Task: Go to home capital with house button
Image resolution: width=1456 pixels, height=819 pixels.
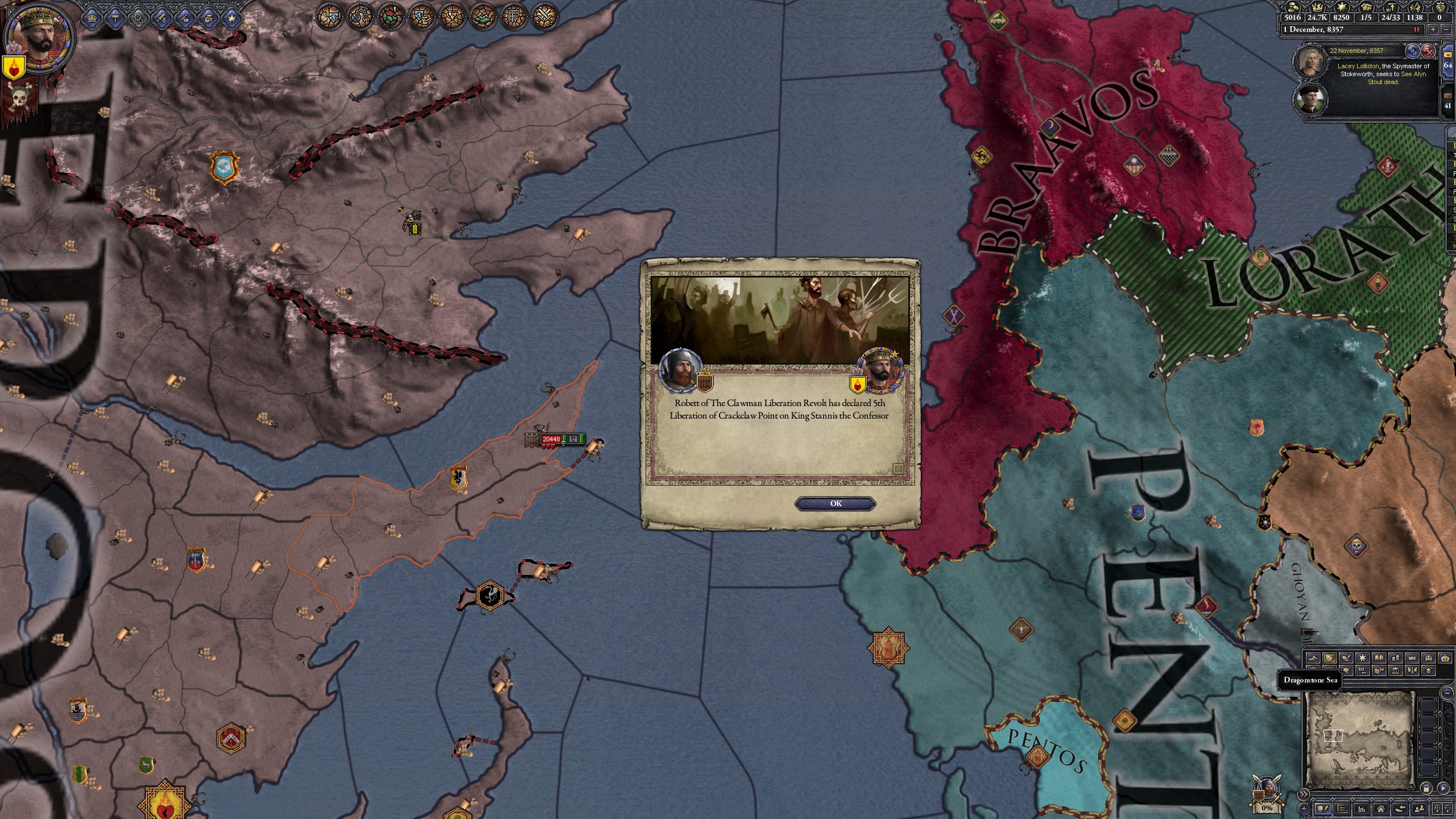Action: coord(1380,809)
